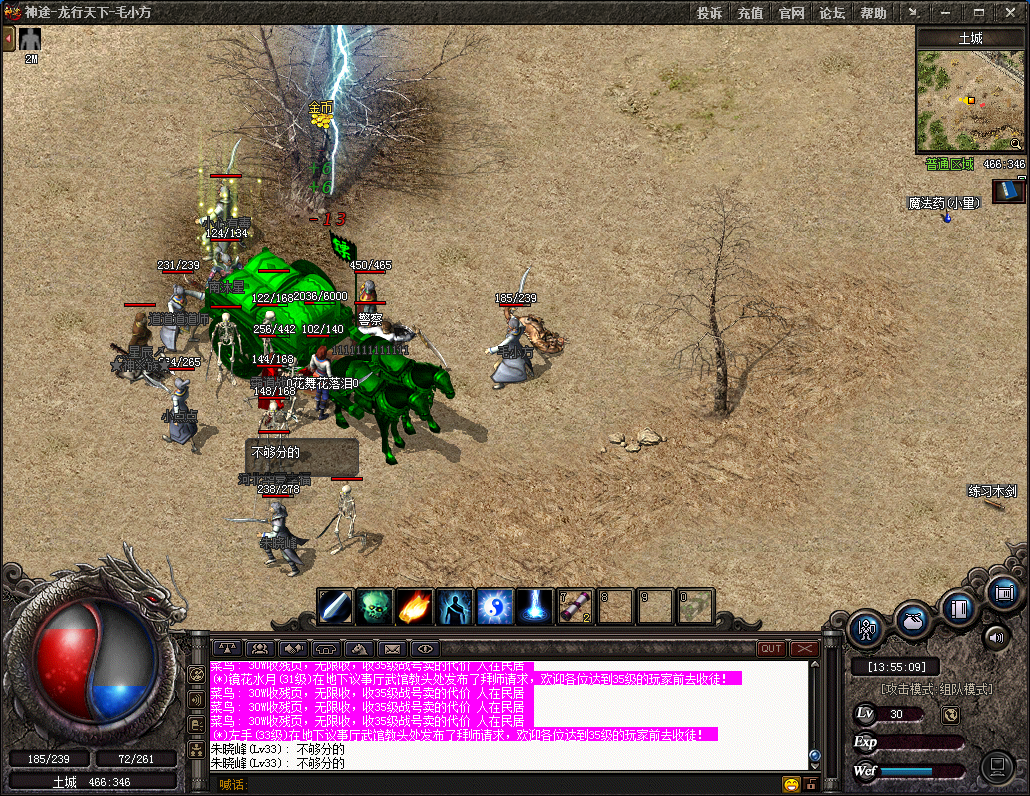Click the minimap magnifier zoom button

(1016, 144)
